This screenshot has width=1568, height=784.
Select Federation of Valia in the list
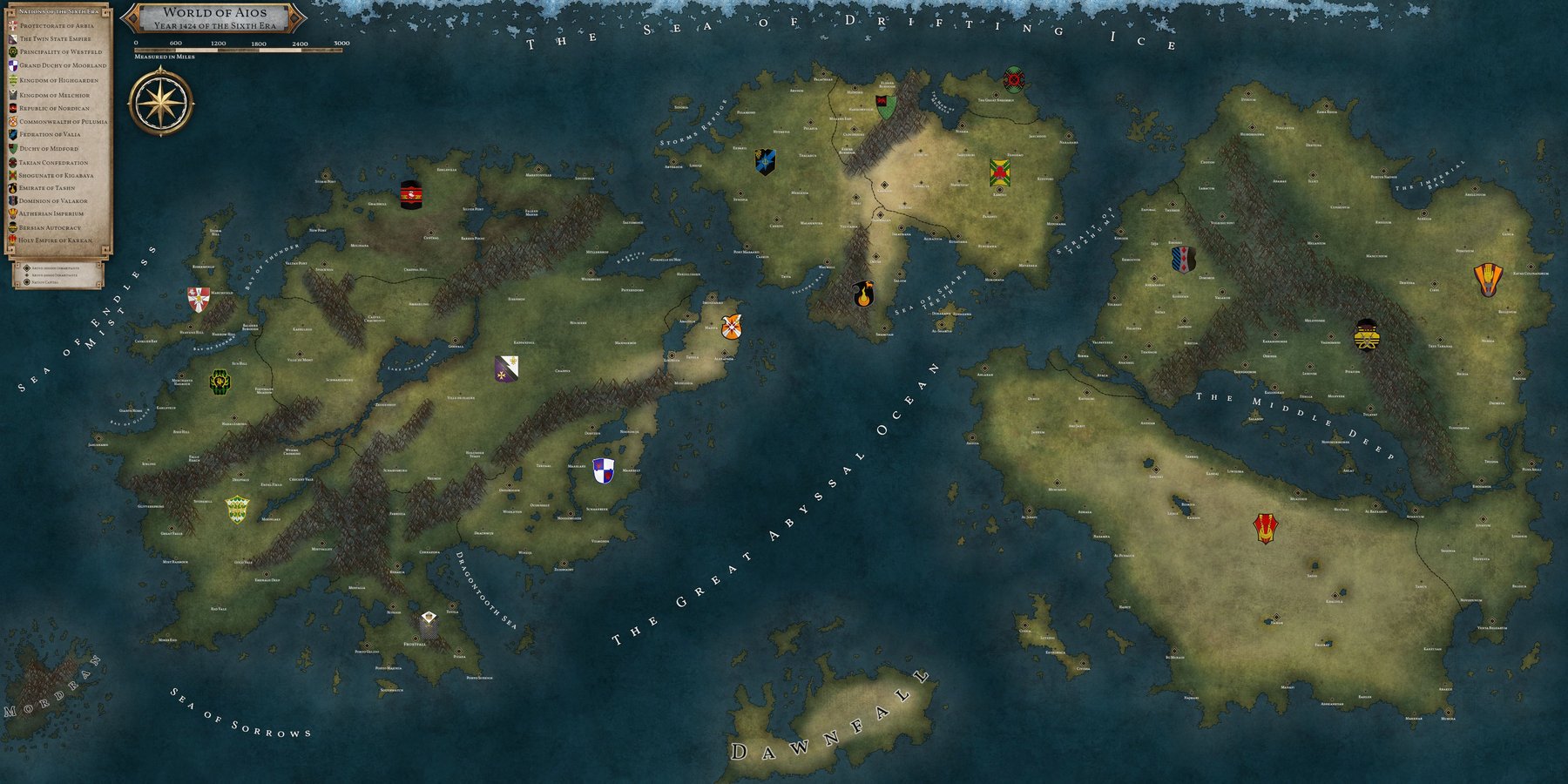49,135
